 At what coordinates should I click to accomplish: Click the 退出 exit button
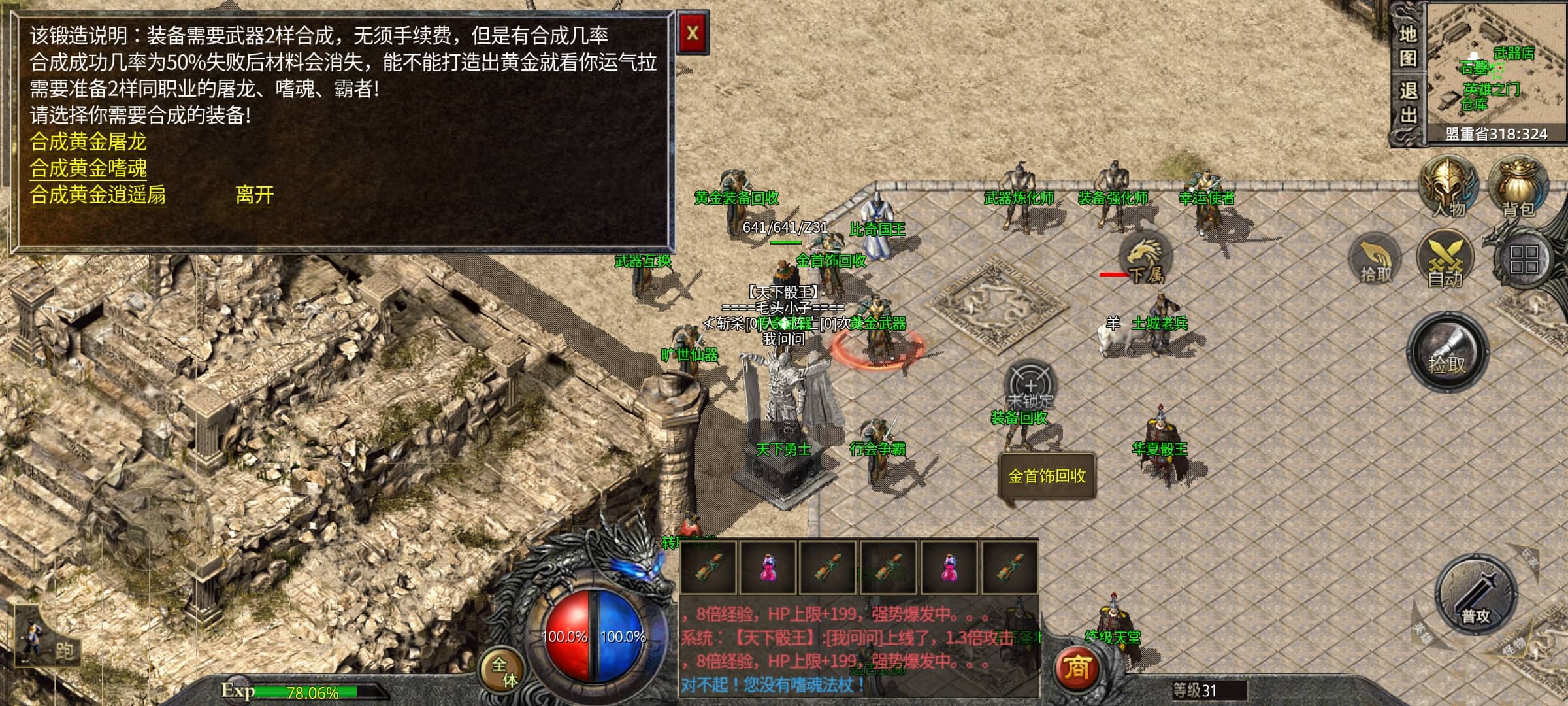1408,103
